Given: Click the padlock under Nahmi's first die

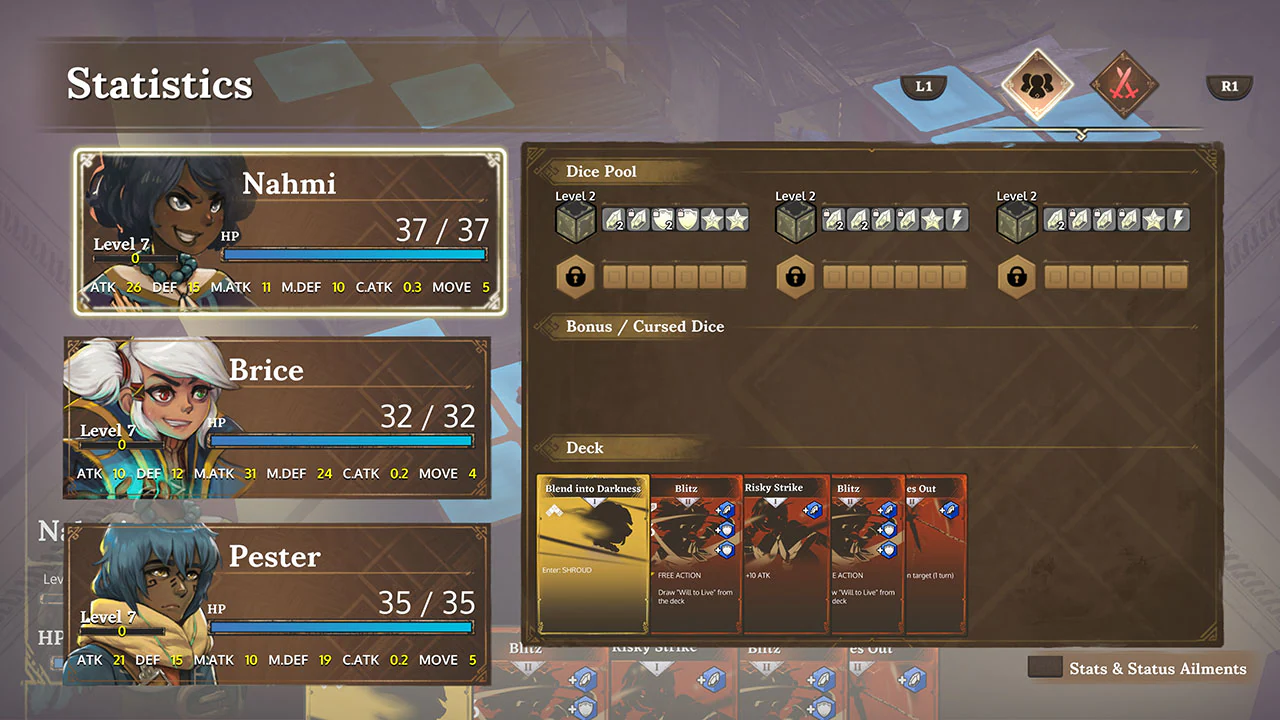Looking at the screenshot, I should [x=575, y=277].
